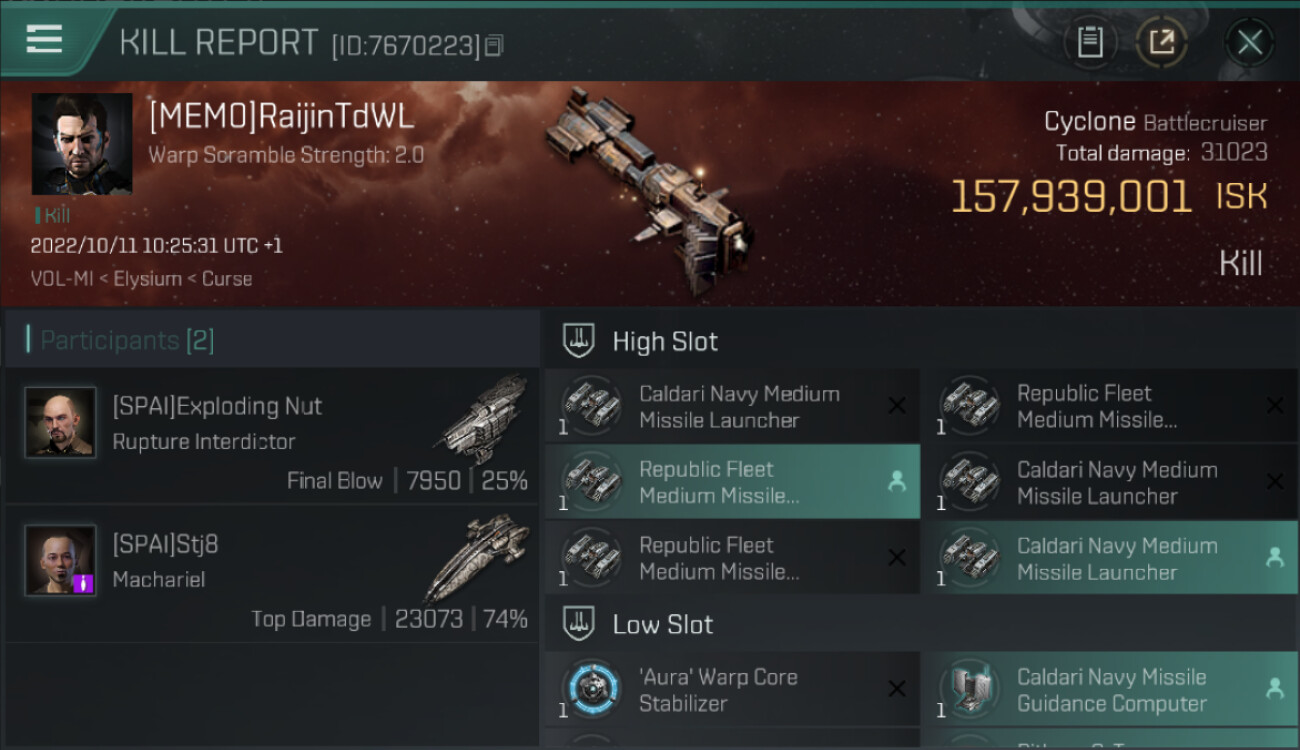
Task: Open the Participants tab
Action: (126, 340)
